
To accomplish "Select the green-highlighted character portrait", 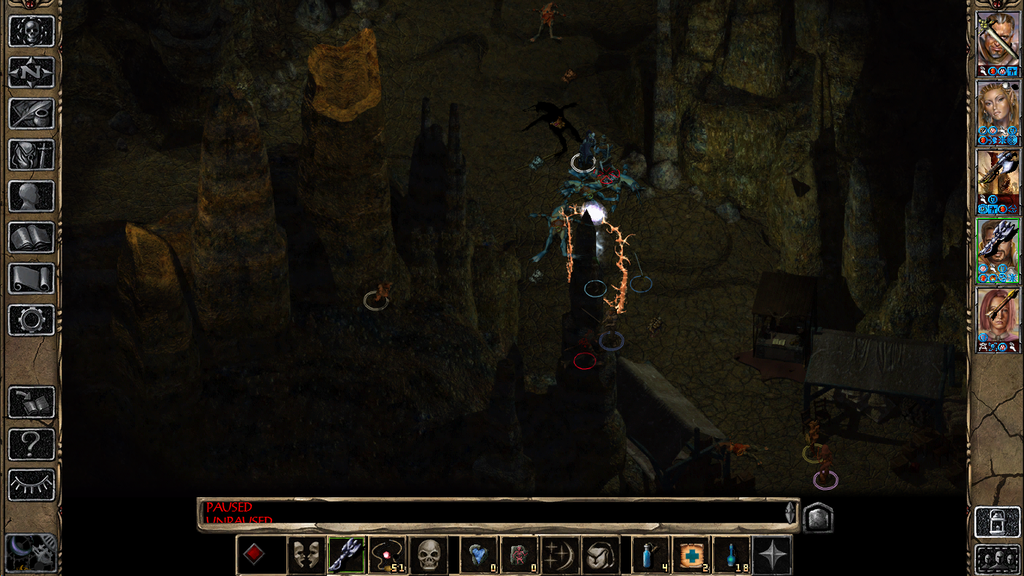I will pyautogui.click(x=998, y=247).
